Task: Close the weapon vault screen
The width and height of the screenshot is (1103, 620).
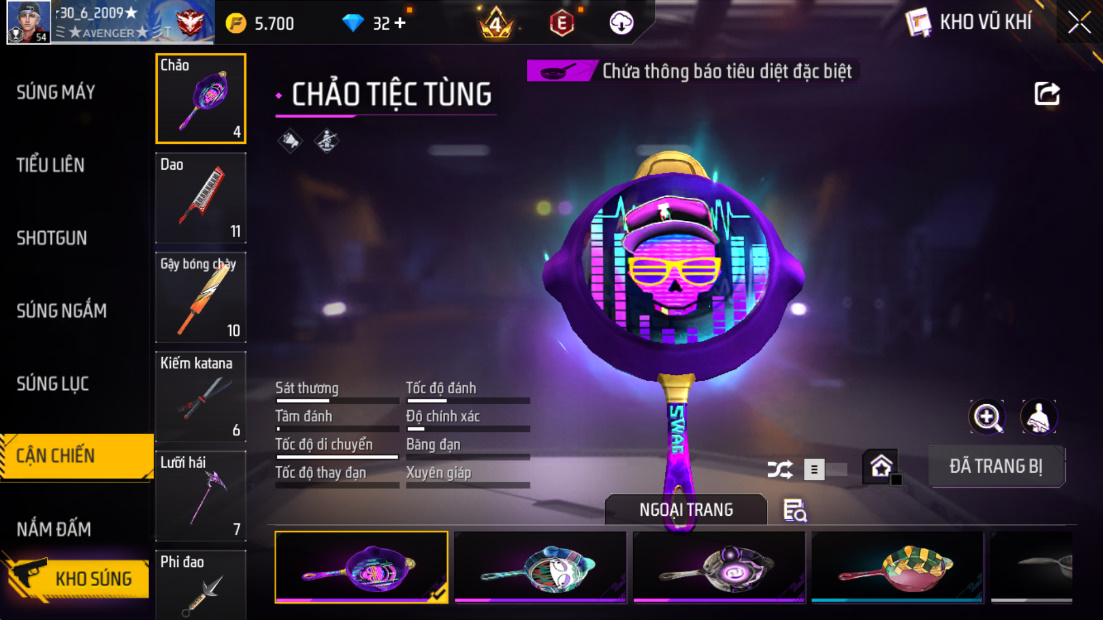Action: tap(1079, 22)
